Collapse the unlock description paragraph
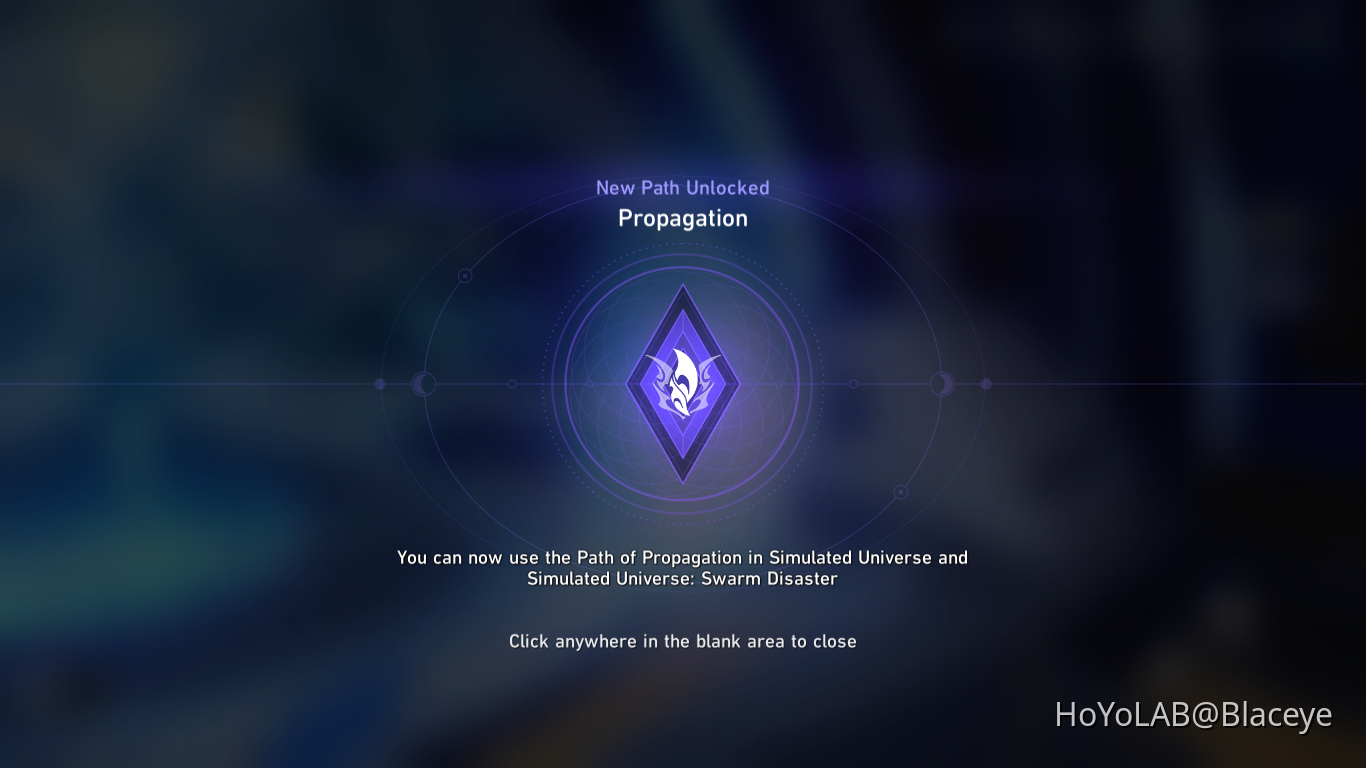1366x768 pixels. (683, 568)
